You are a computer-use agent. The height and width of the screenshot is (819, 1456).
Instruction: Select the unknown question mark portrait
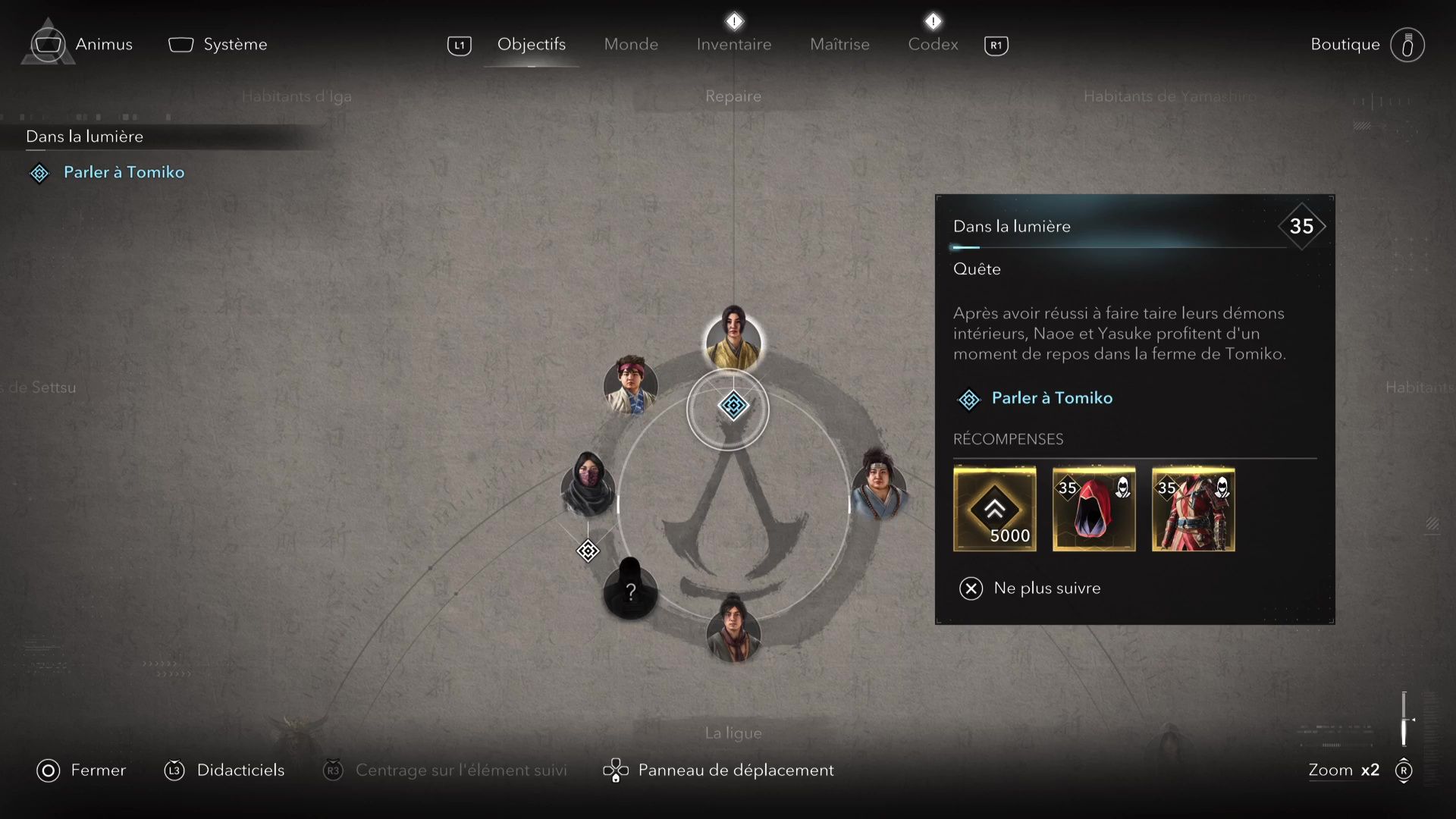[629, 590]
